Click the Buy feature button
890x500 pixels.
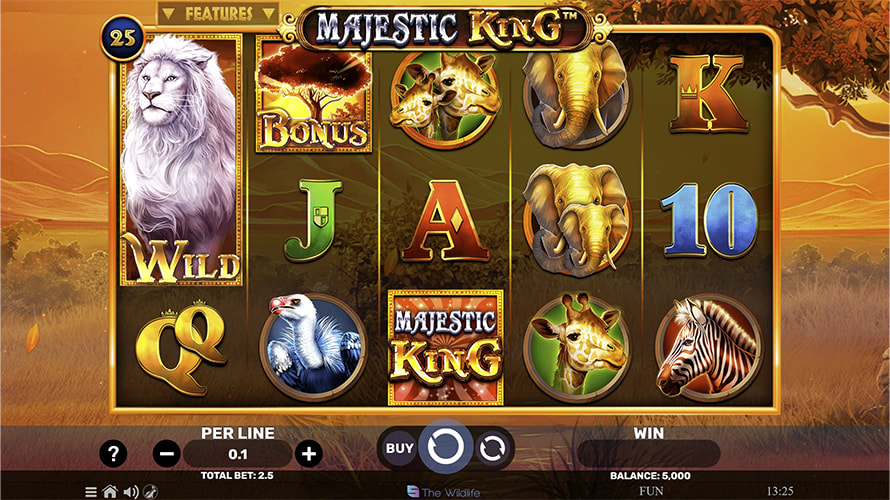(x=400, y=448)
